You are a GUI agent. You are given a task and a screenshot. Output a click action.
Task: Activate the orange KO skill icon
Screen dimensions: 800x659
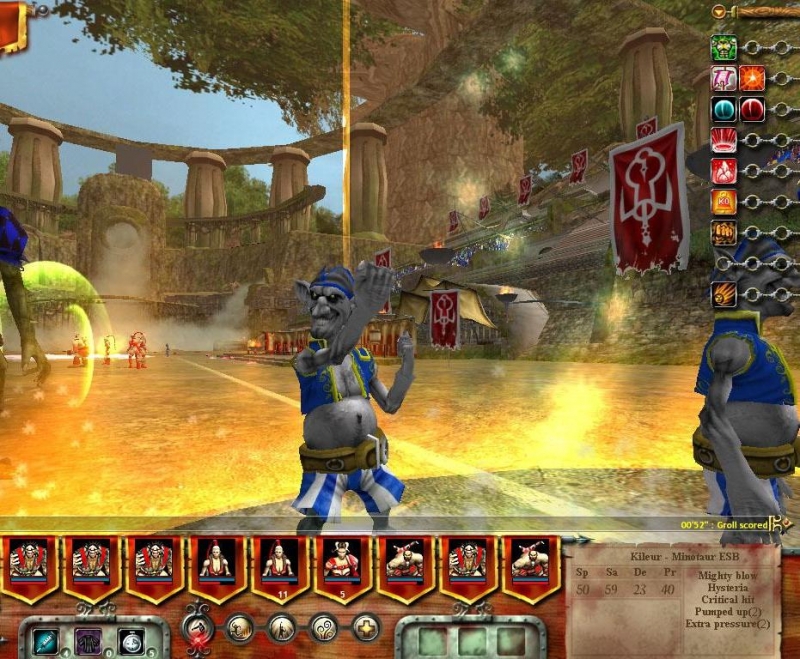724,202
